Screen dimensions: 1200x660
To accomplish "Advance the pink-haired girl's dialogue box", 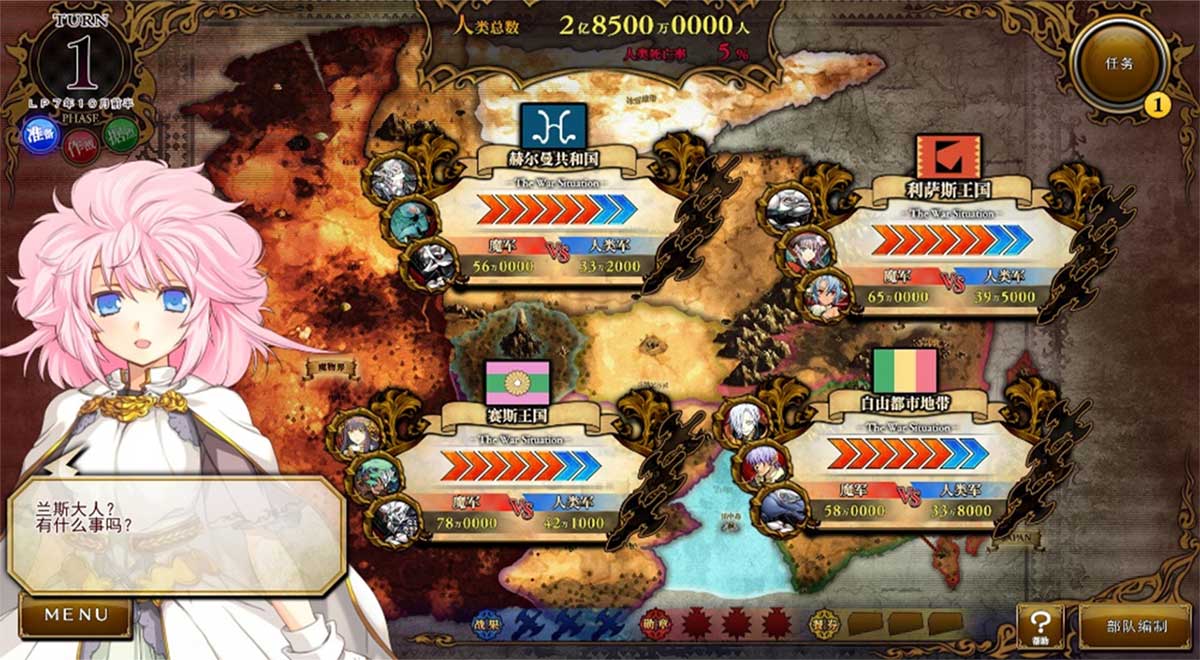I will pyautogui.click(x=177, y=535).
